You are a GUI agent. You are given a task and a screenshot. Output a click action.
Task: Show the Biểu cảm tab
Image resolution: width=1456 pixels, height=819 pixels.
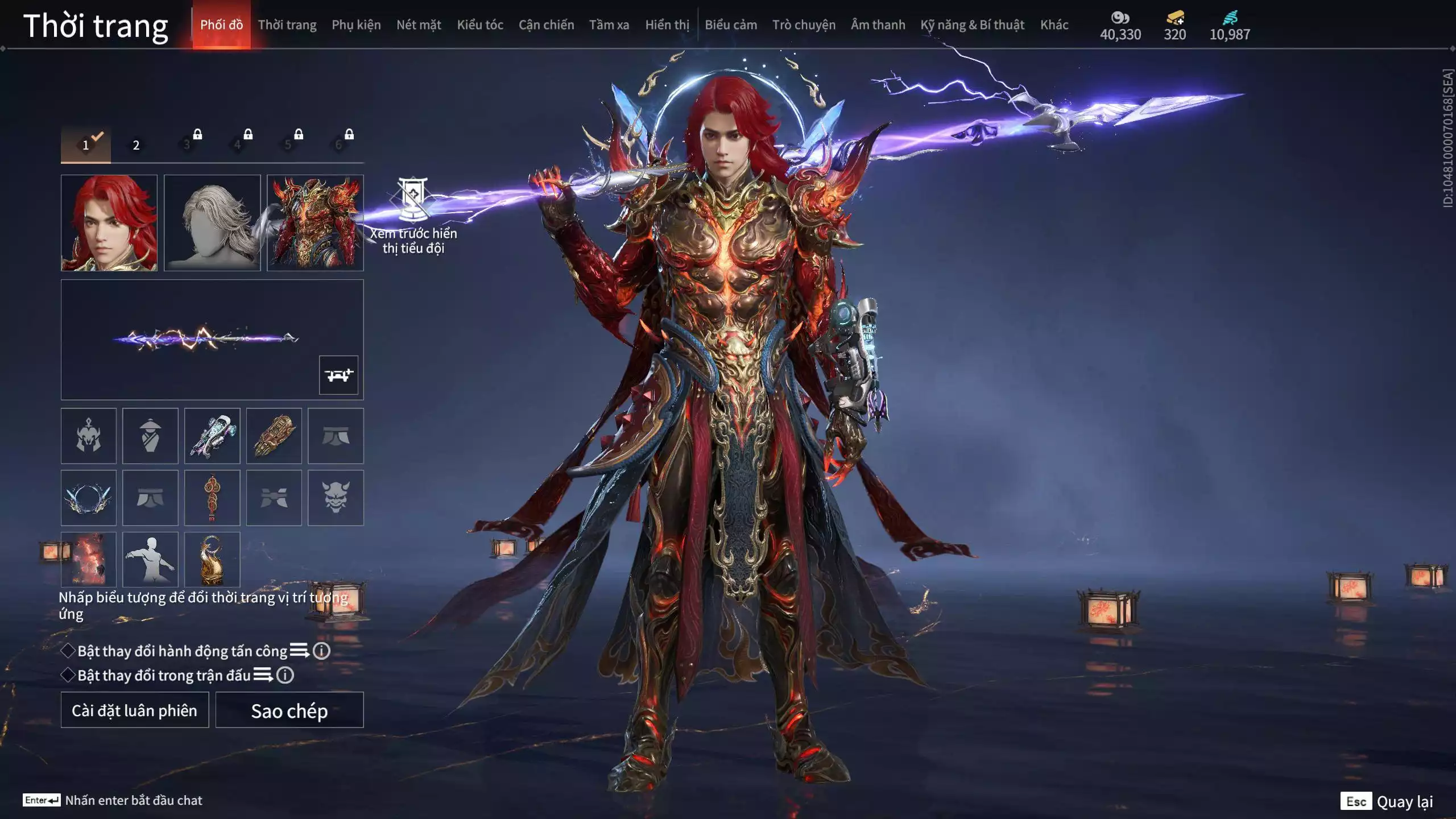coord(731,25)
